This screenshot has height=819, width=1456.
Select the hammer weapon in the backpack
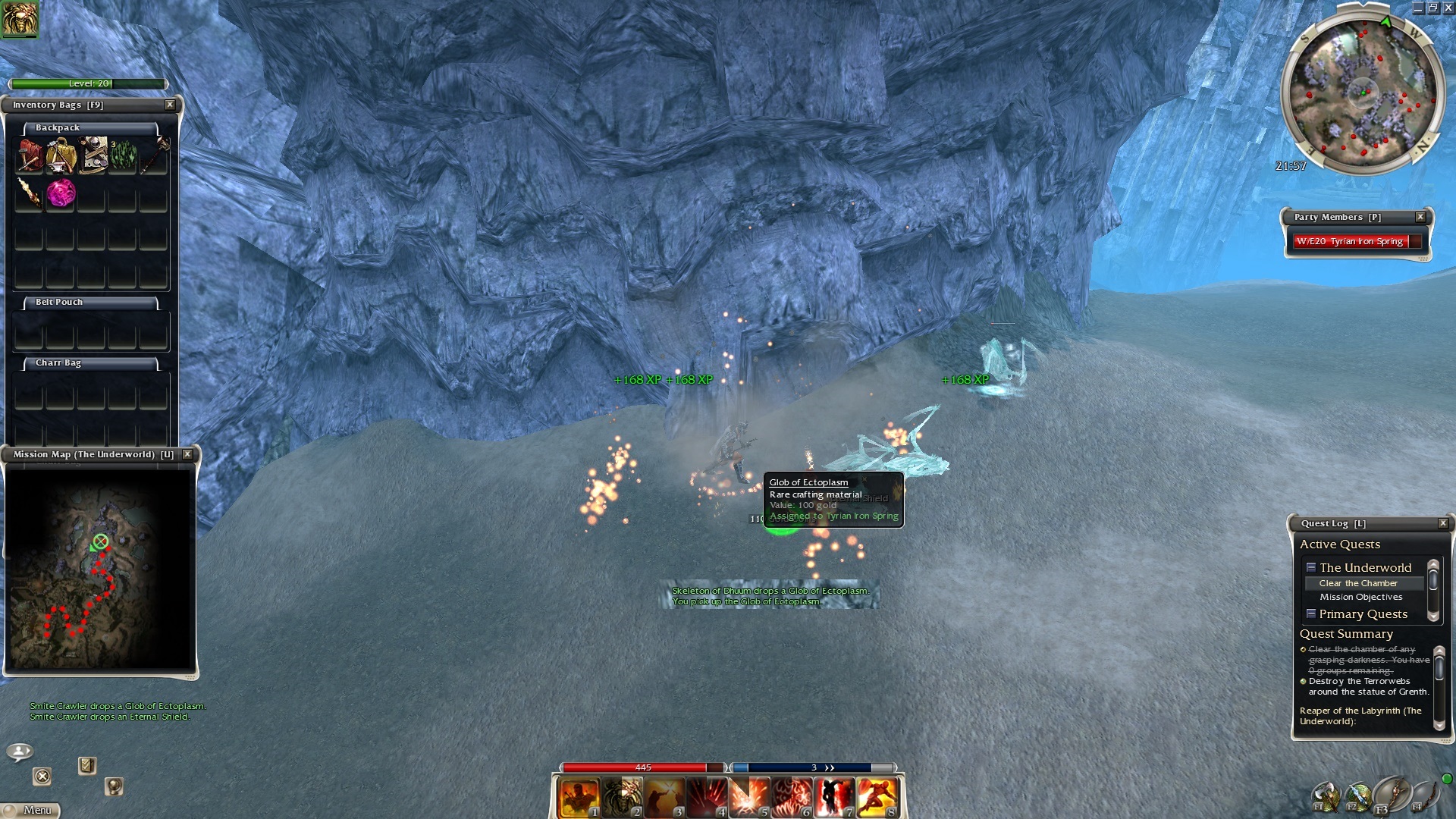click(155, 155)
